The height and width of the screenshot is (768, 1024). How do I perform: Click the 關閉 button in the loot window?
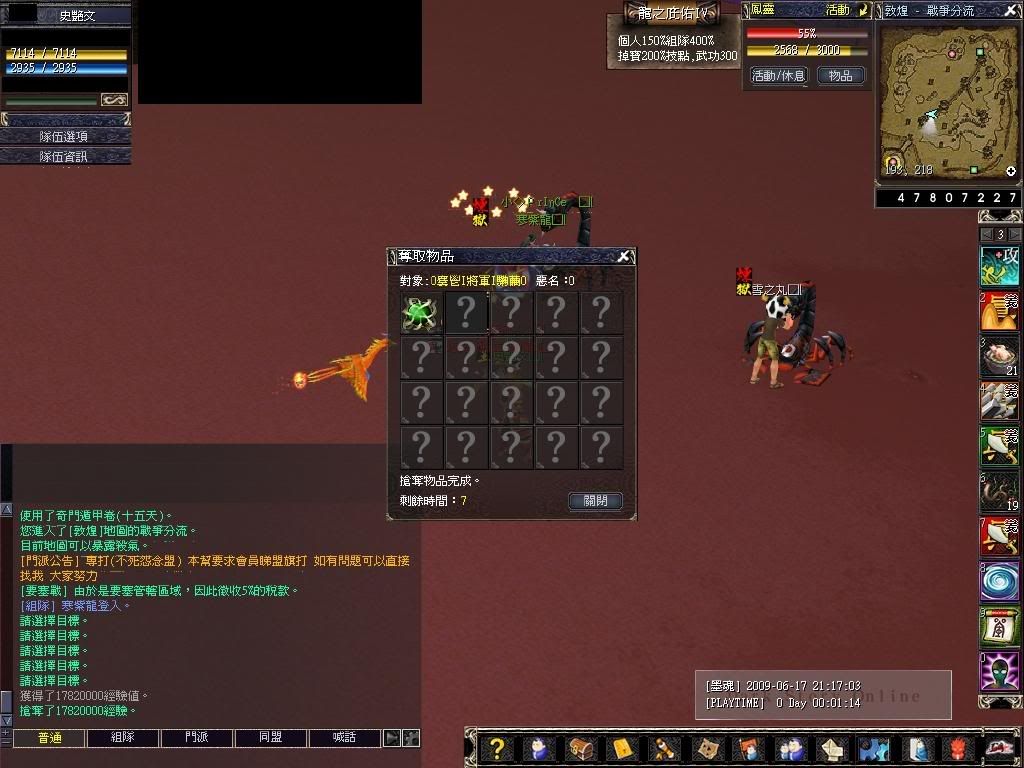[x=596, y=500]
